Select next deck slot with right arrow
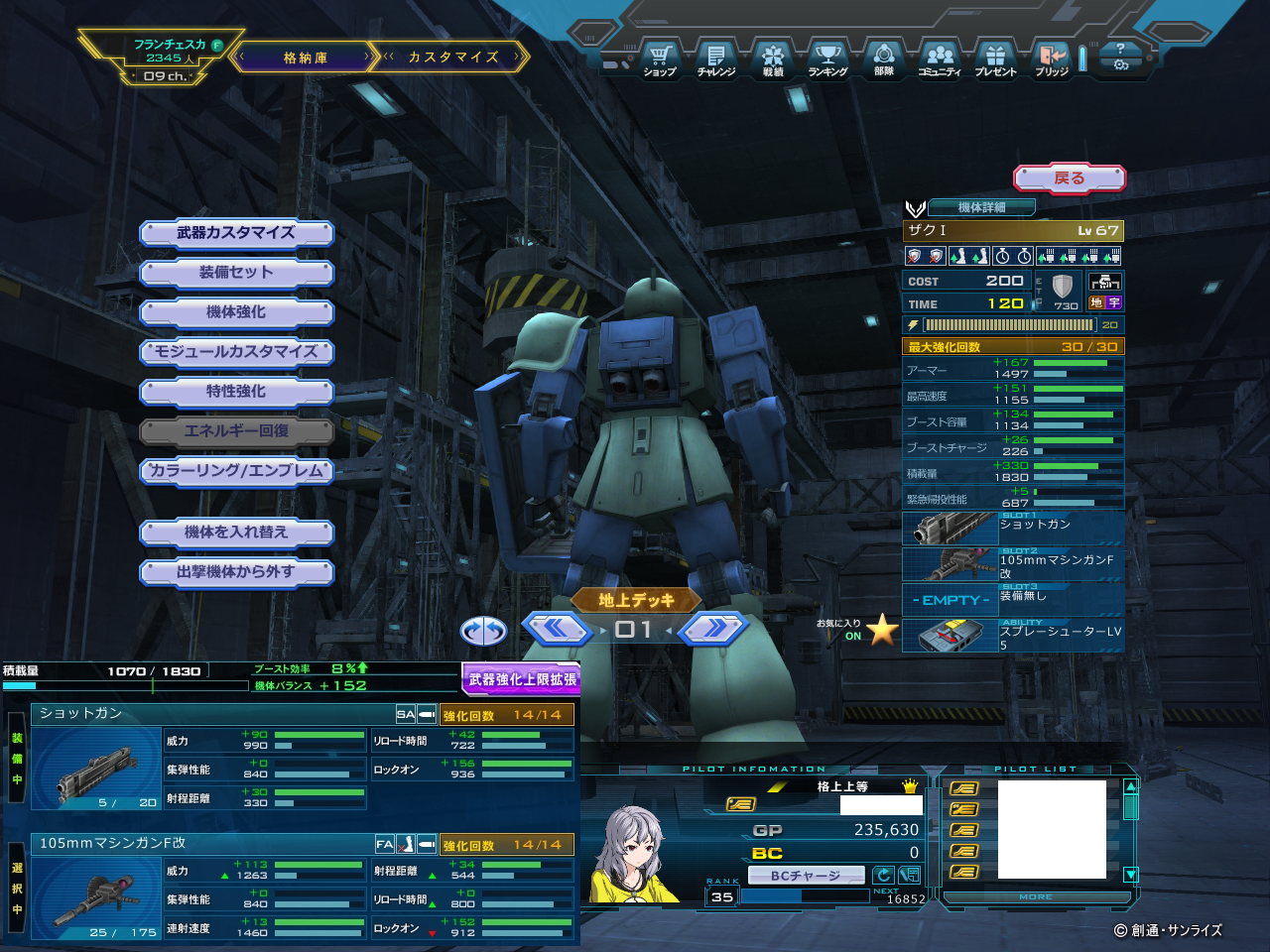This screenshot has height=952, width=1270. click(712, 629)
